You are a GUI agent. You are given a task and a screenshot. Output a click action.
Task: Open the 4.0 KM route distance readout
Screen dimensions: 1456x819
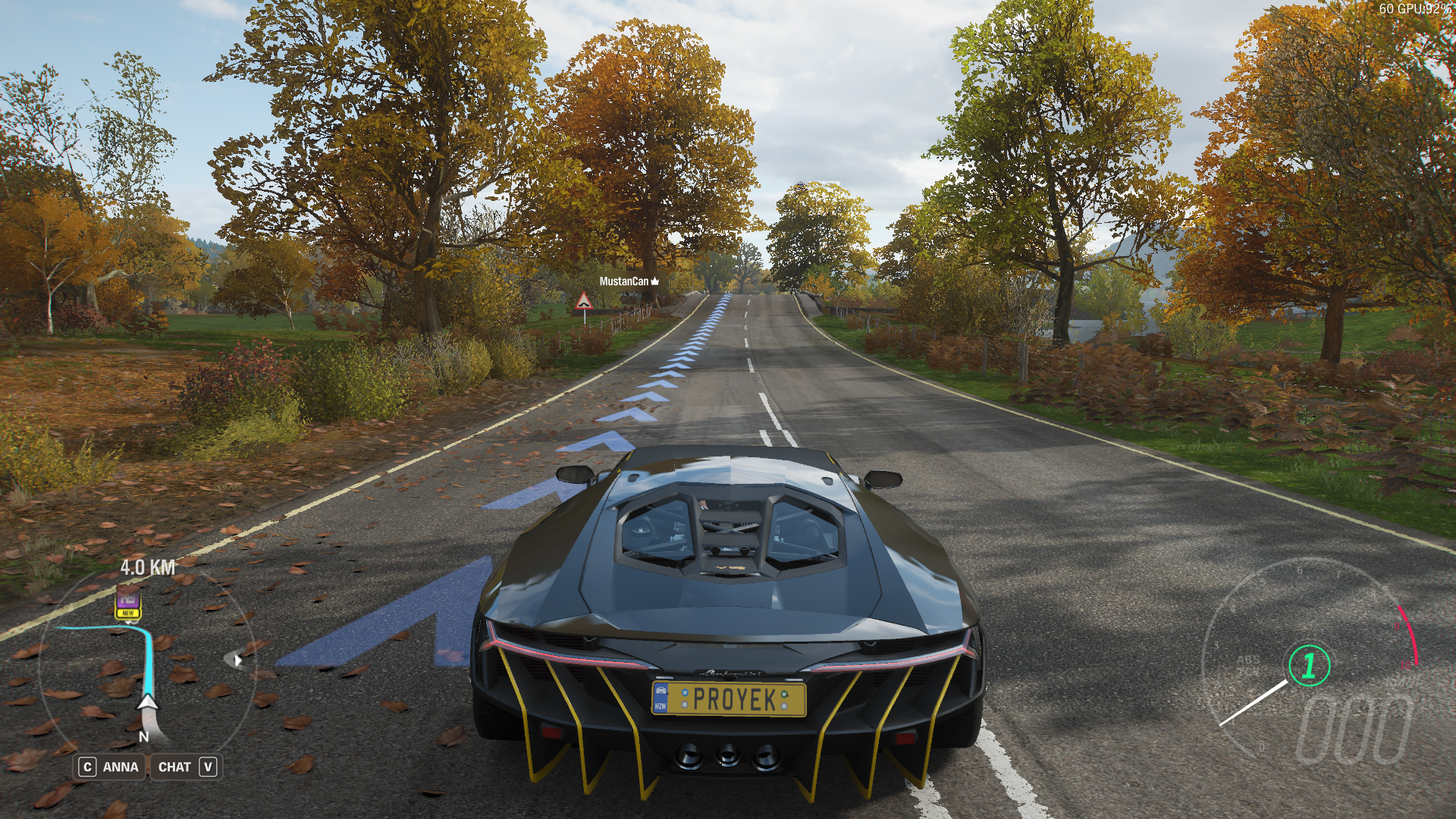pos(149,567)
